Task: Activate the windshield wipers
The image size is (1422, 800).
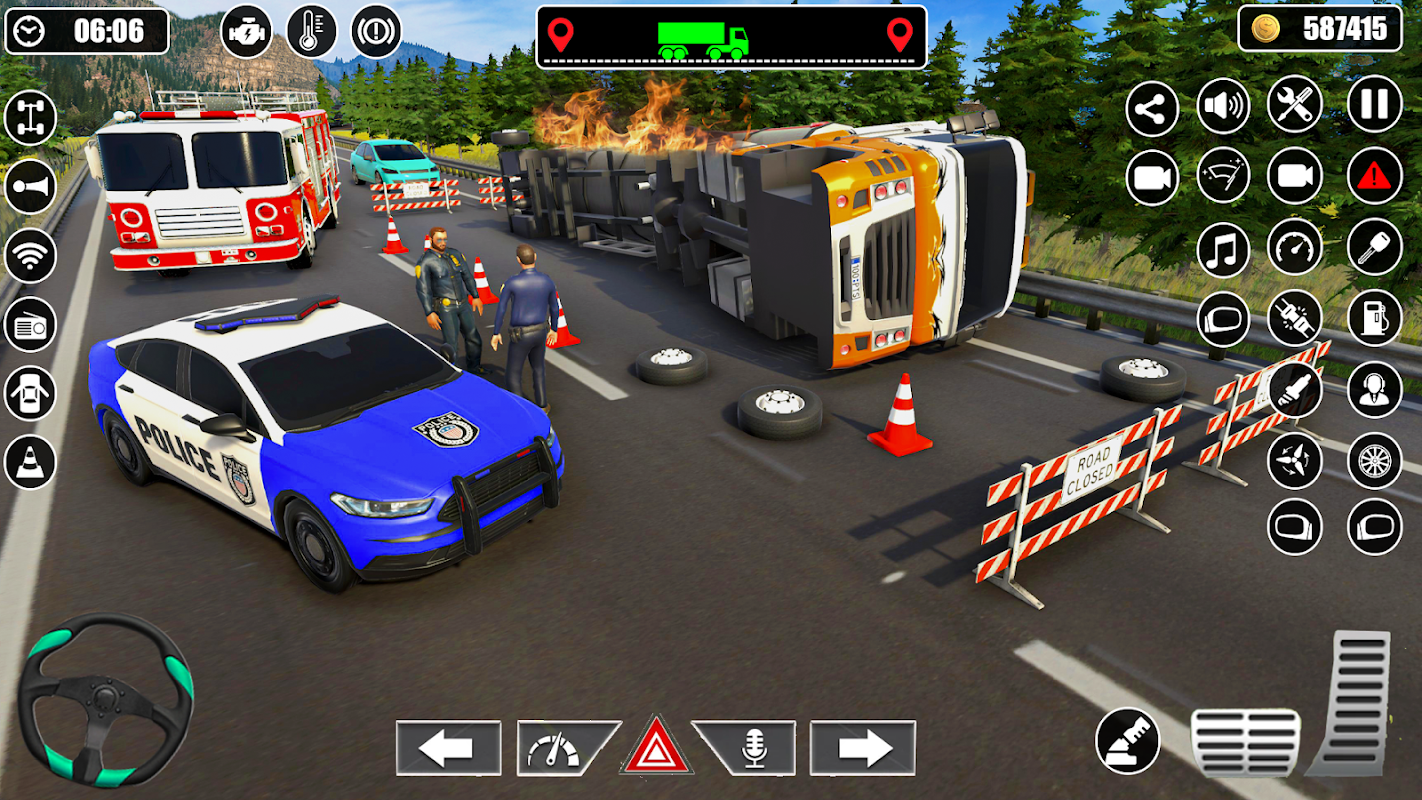Action: pyautogui.click(x=1223, y=177)
